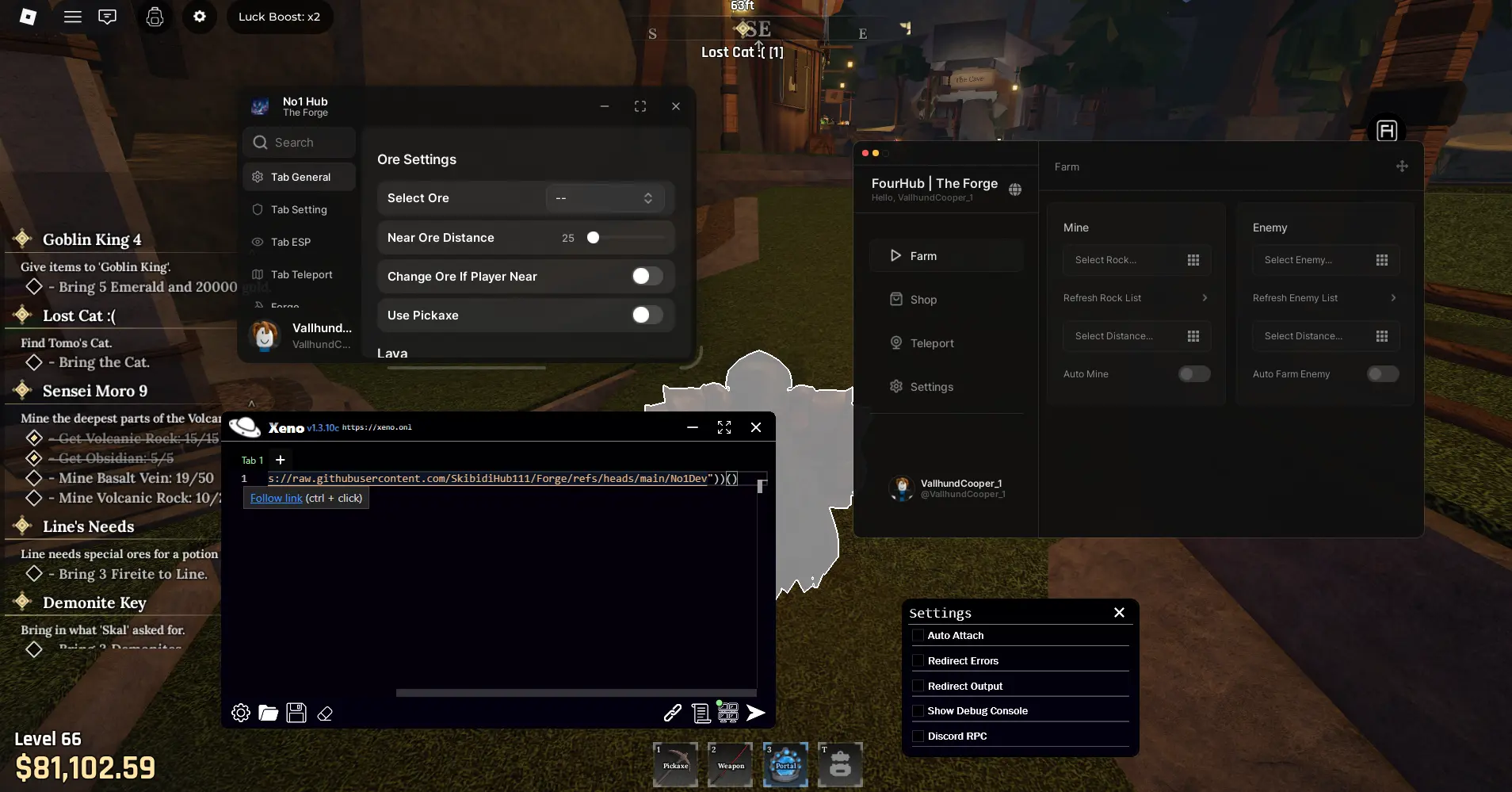Image resolution: width=1512 pixels, height=792 pixels.
Task: Select Teleport in the FourHub sidebar
Action: (934, 342)
